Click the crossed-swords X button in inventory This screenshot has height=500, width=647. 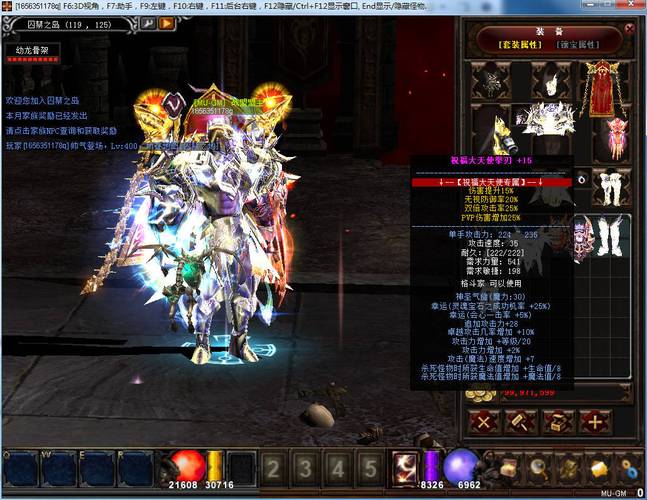(484, 421)
